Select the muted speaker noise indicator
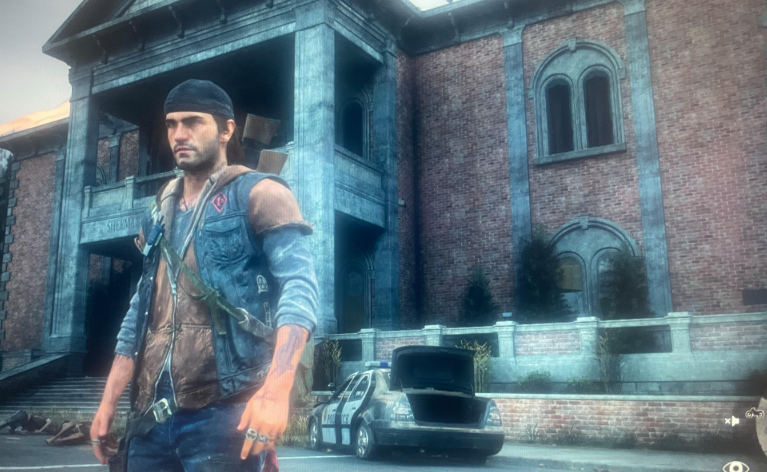This screenshot has height=472, width=767. click(x=732, y=421)
